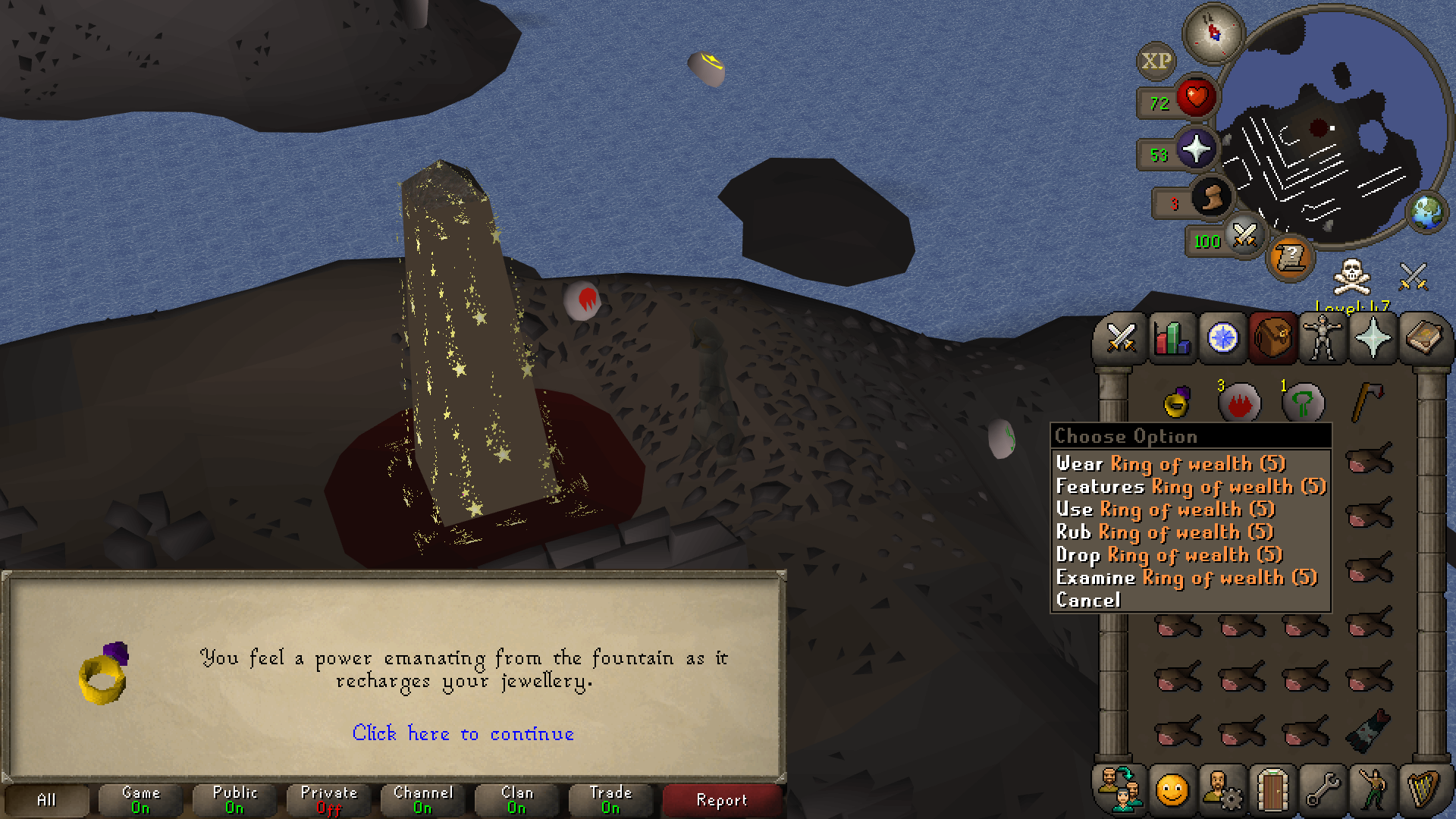1456x819 pixels.
Task: Cancel the Choose Option menu
Action: click(1088, 600)
